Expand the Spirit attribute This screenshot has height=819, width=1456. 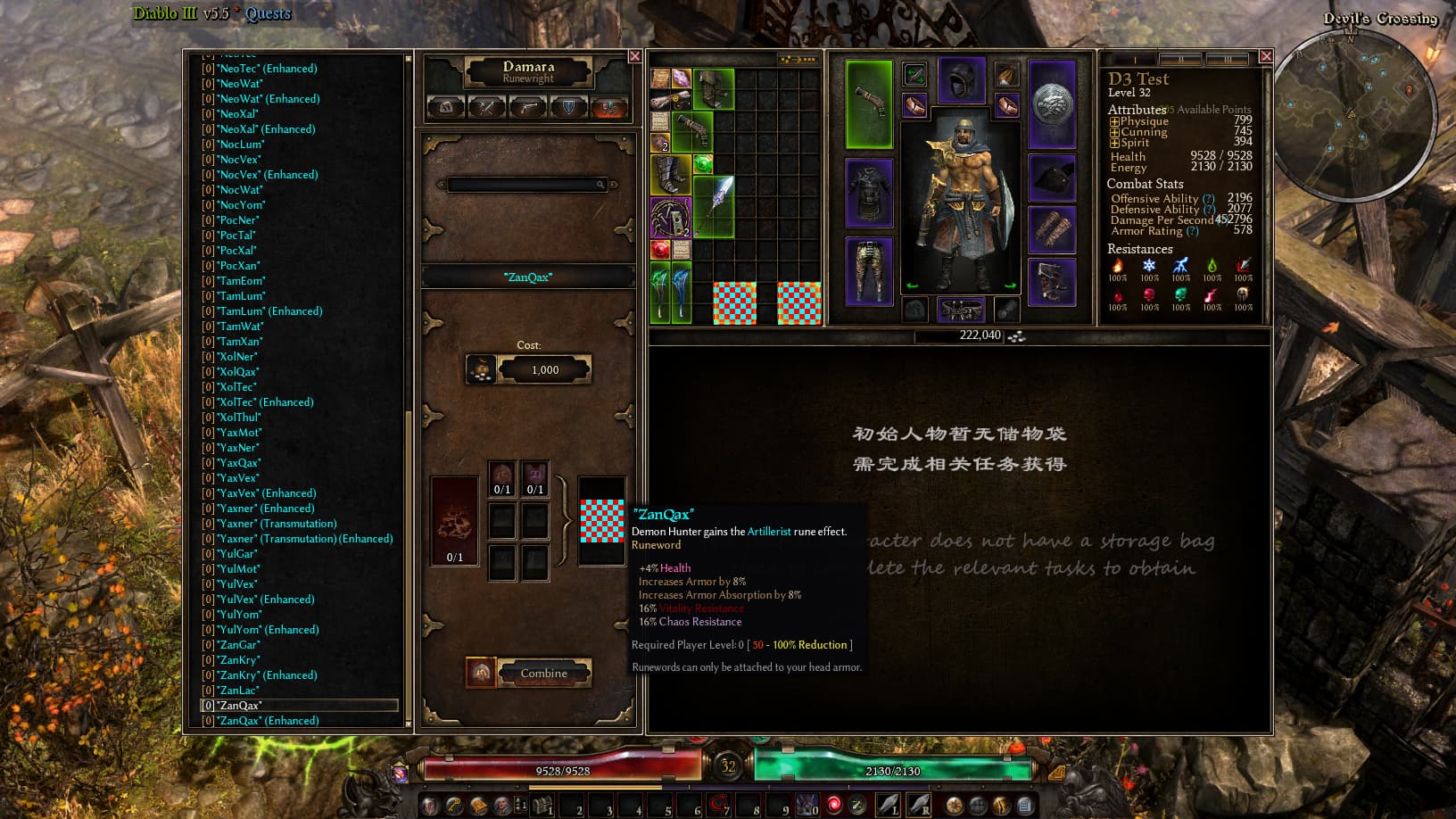1114,143
